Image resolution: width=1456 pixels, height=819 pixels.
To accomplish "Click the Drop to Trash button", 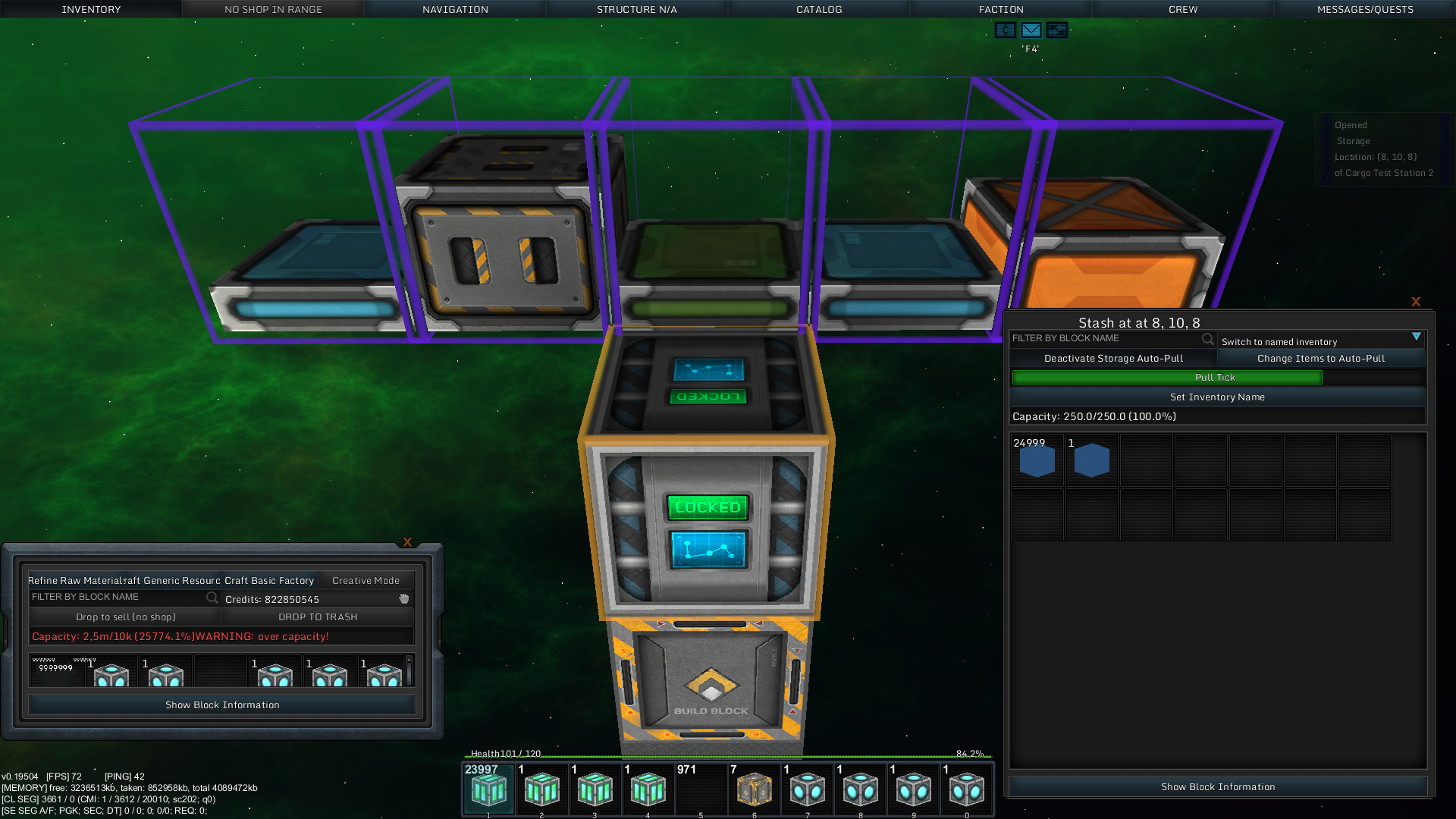I will [318, 617].
